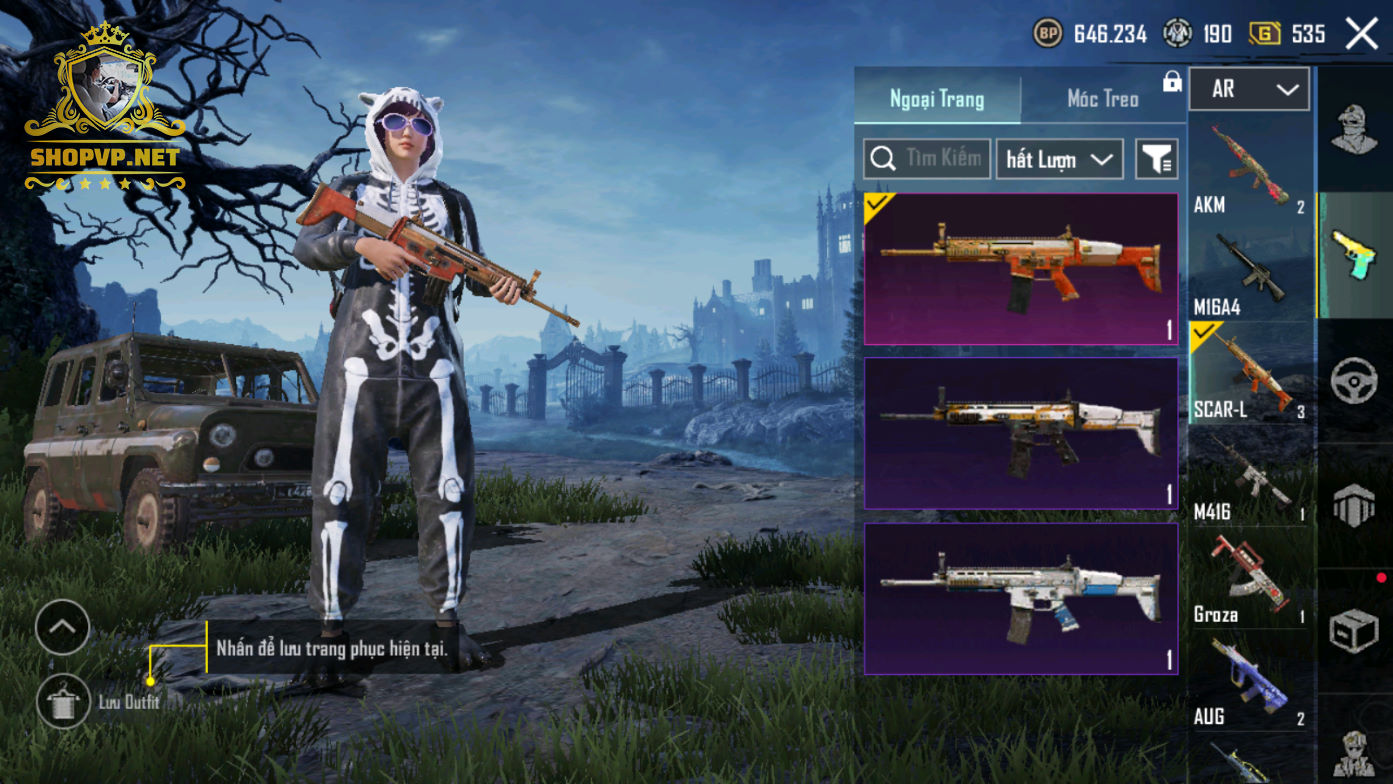This screenshot has height=784, width=1393.
Task: Open the skin filter funnel button
Action: point(1157,159)
